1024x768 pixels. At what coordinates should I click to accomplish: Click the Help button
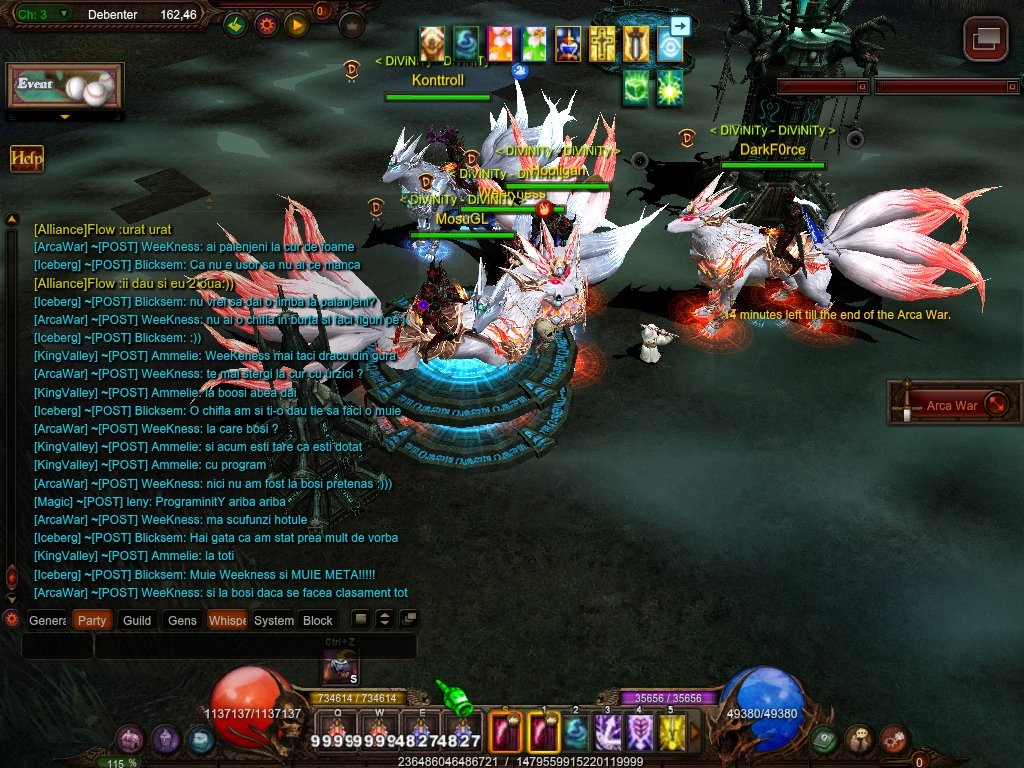coord(26,159)
